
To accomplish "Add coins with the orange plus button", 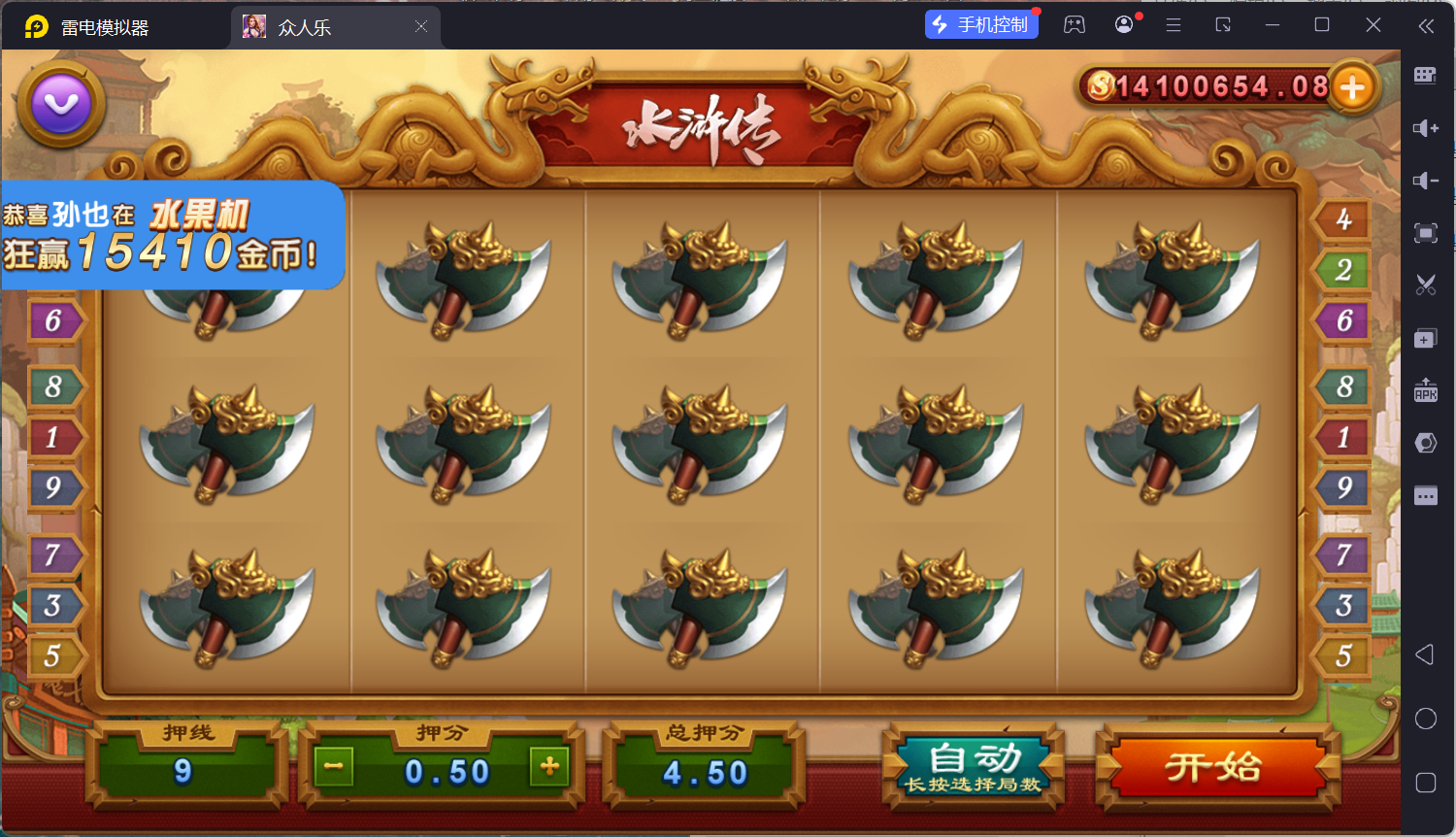I will [x=1352, y=88].
